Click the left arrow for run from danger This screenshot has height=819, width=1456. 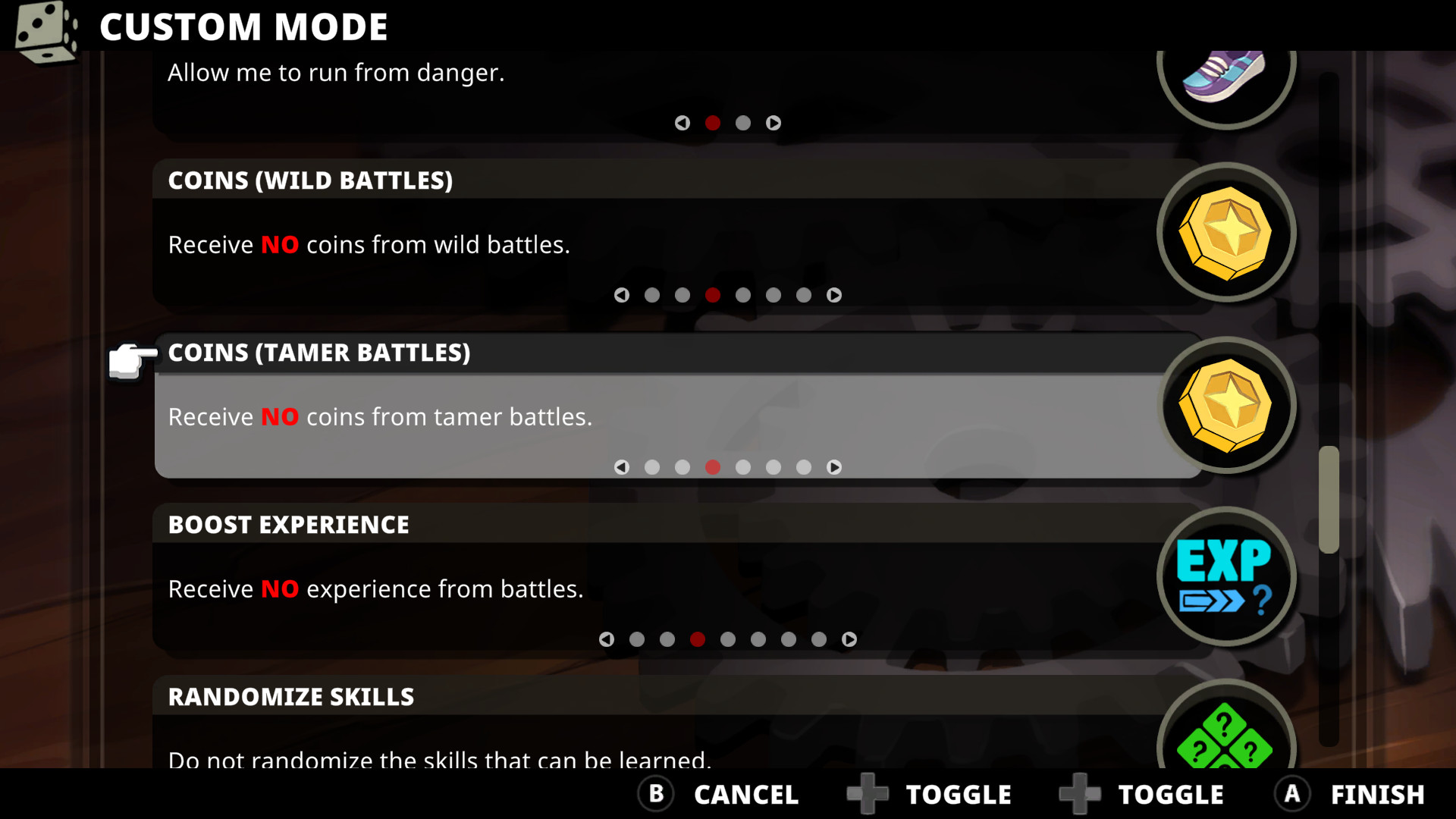tap(682, 123)
